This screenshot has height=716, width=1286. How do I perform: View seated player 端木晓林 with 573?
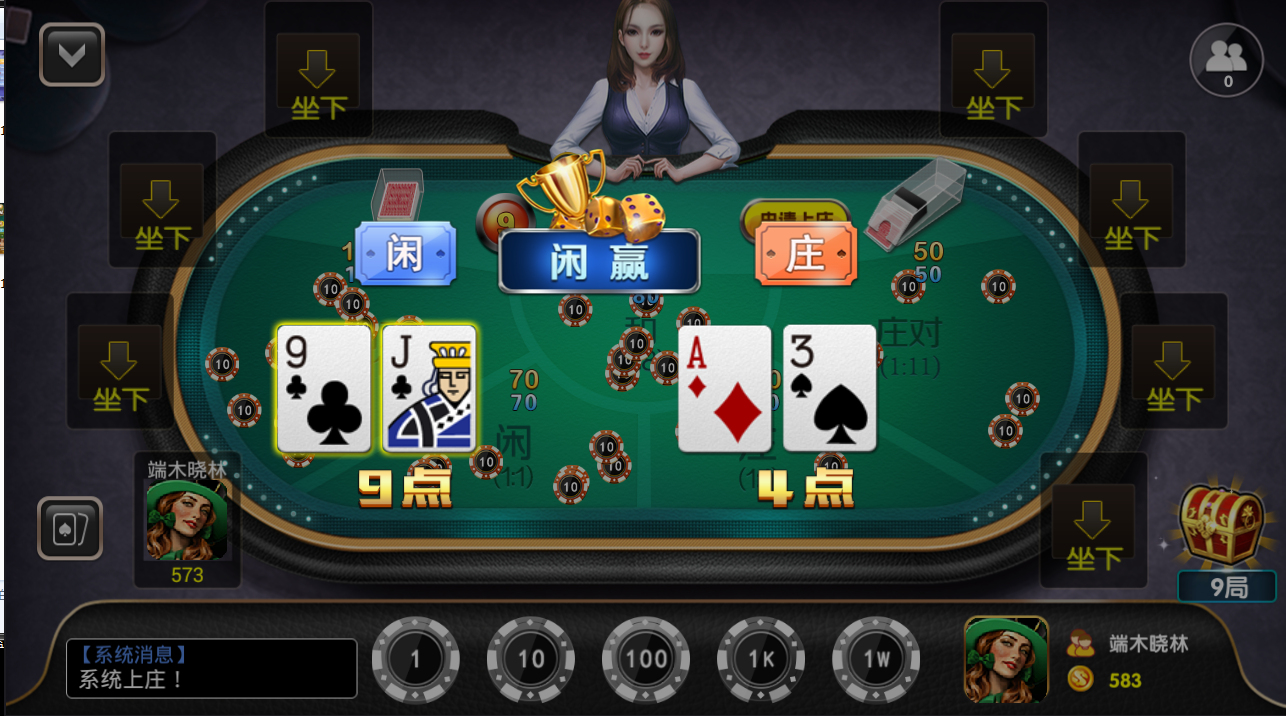pos(187,520)
